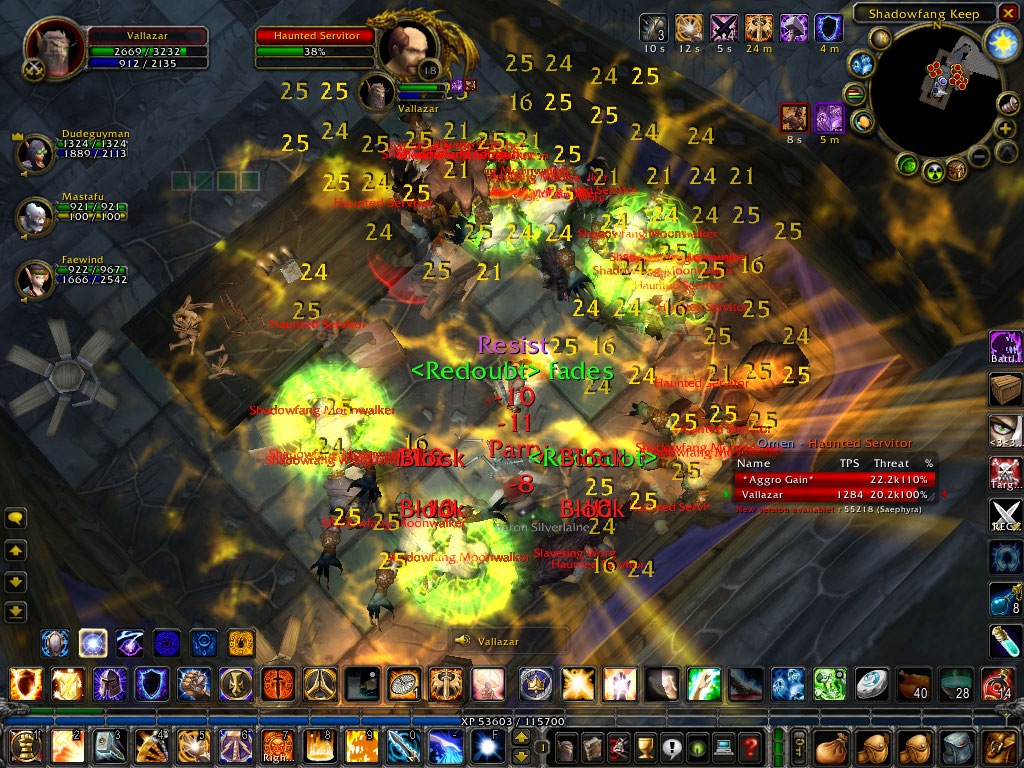Open the backpack bag slot
Viewport: 1024px width, 768px height.
[x=998, y=746]
